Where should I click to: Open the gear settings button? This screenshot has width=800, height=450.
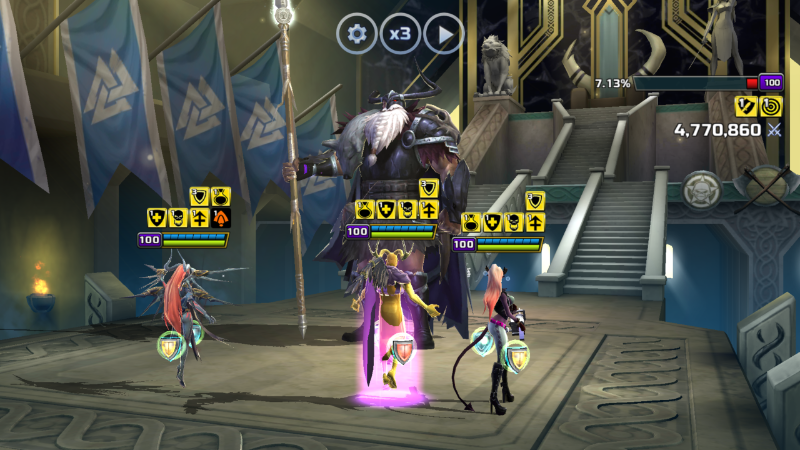tap(356, 34)
